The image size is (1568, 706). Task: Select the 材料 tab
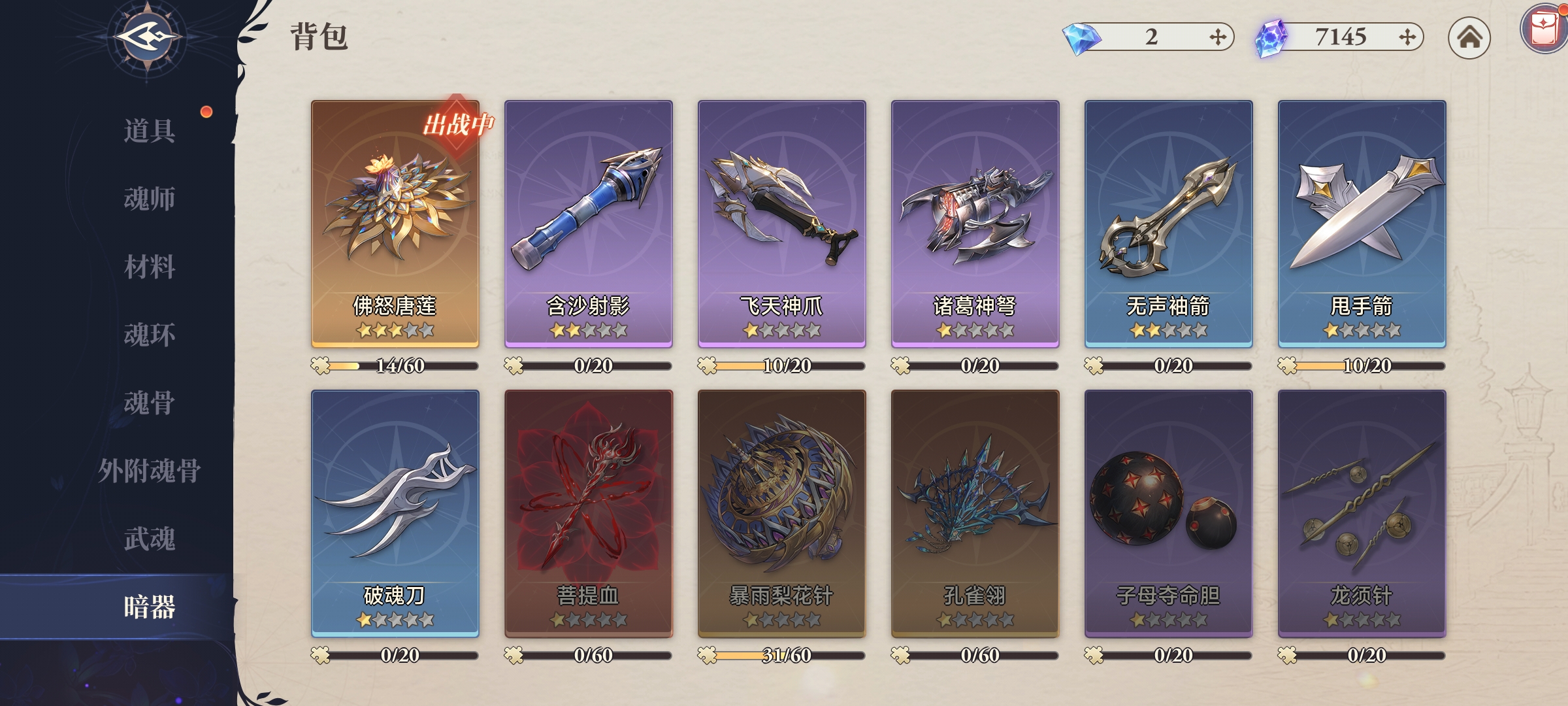[150, 267]
